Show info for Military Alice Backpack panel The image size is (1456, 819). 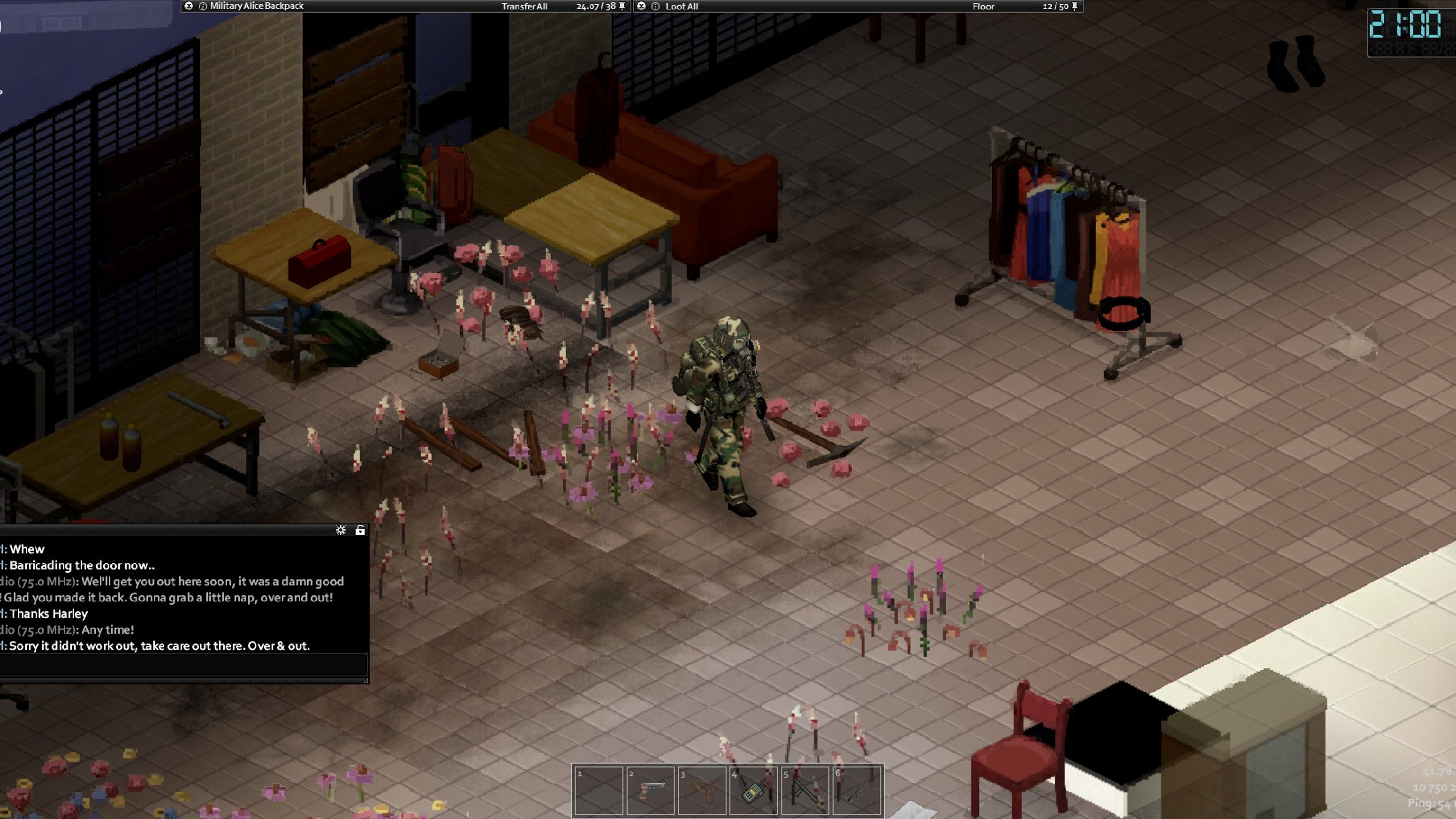(202, 6)
